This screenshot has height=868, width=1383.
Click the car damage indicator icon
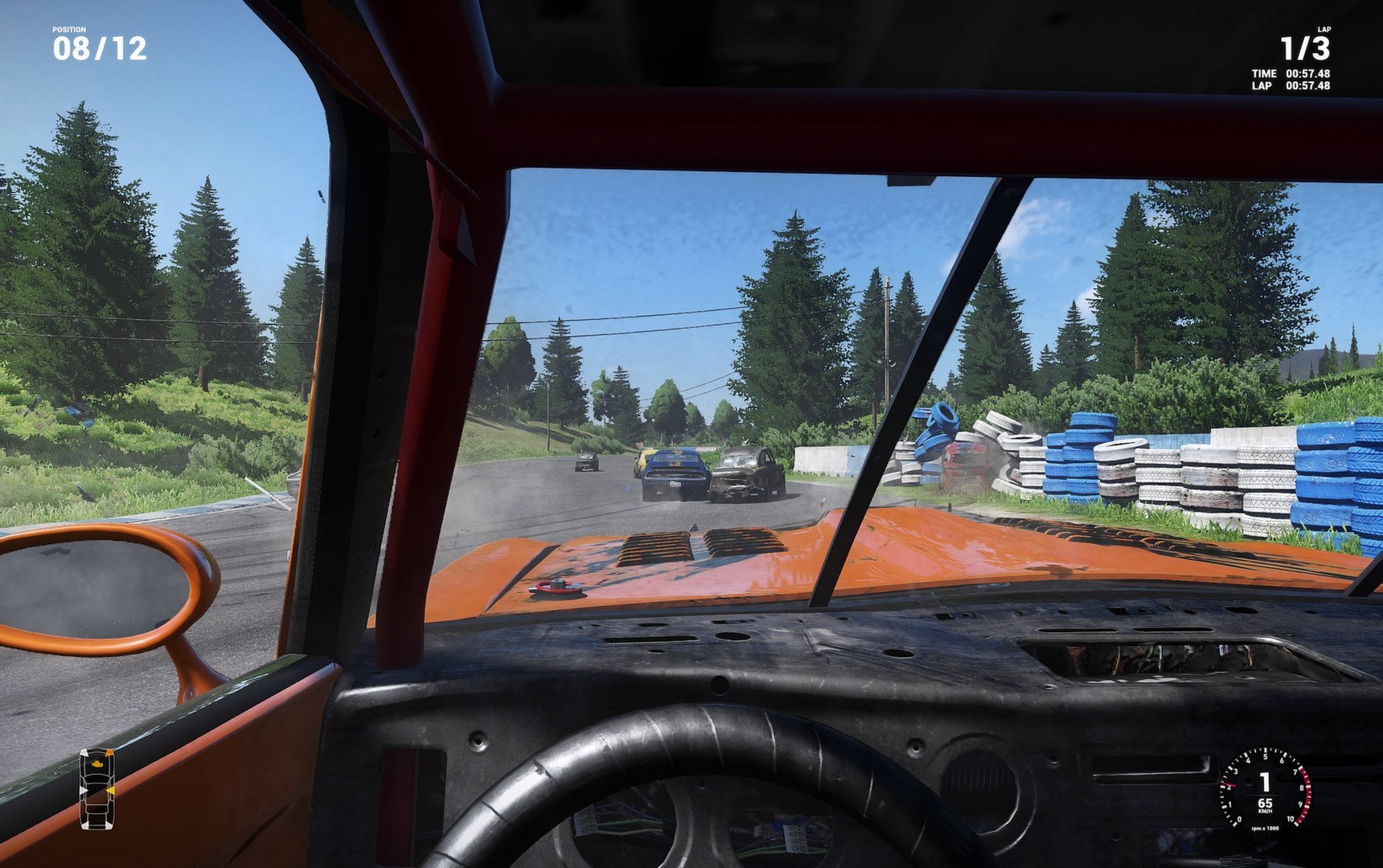tap(96, 788)
